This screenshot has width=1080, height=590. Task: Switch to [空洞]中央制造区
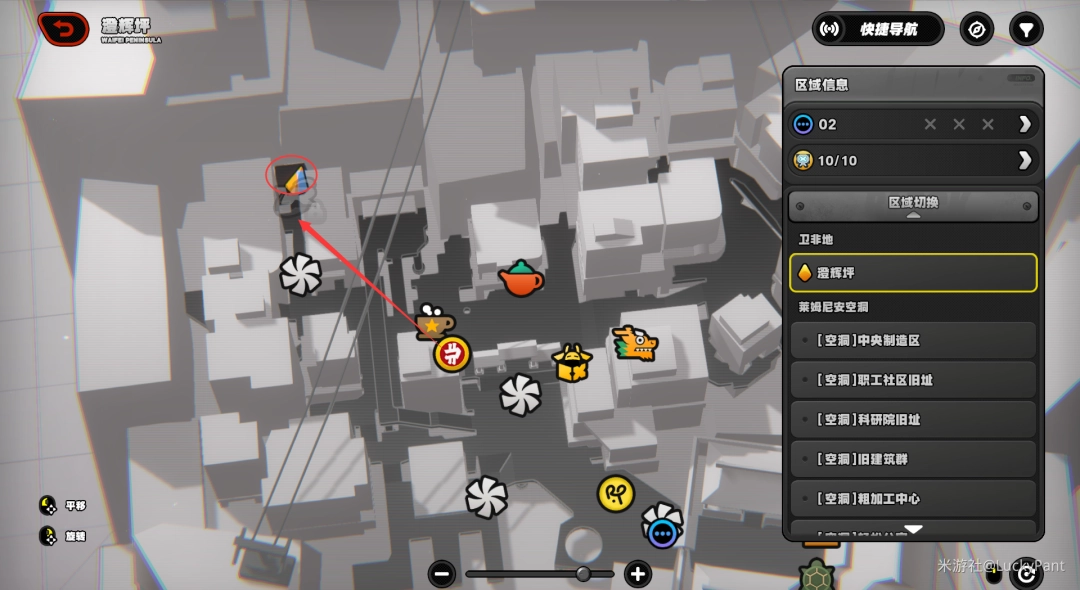913,340
